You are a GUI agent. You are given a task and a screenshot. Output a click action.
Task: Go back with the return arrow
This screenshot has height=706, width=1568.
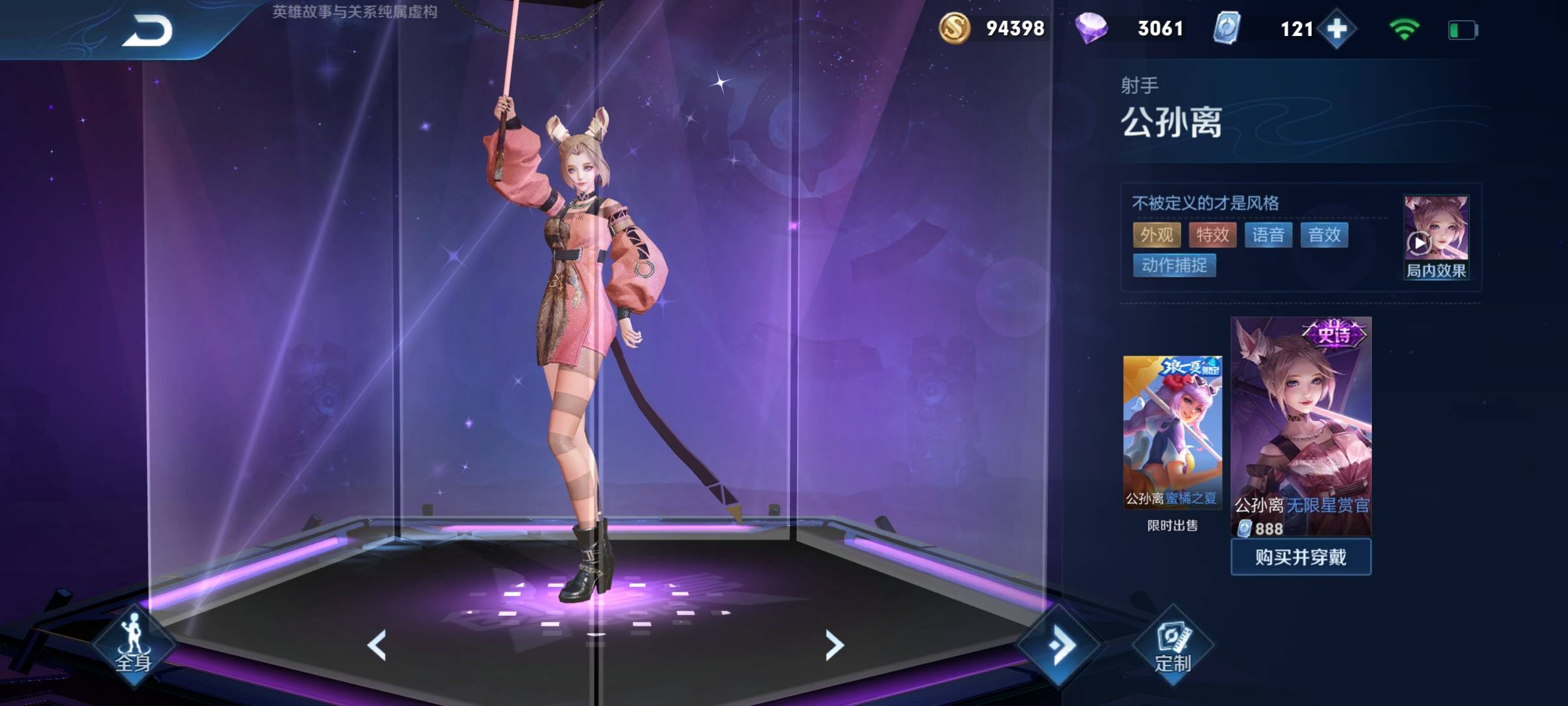[148, 31]
